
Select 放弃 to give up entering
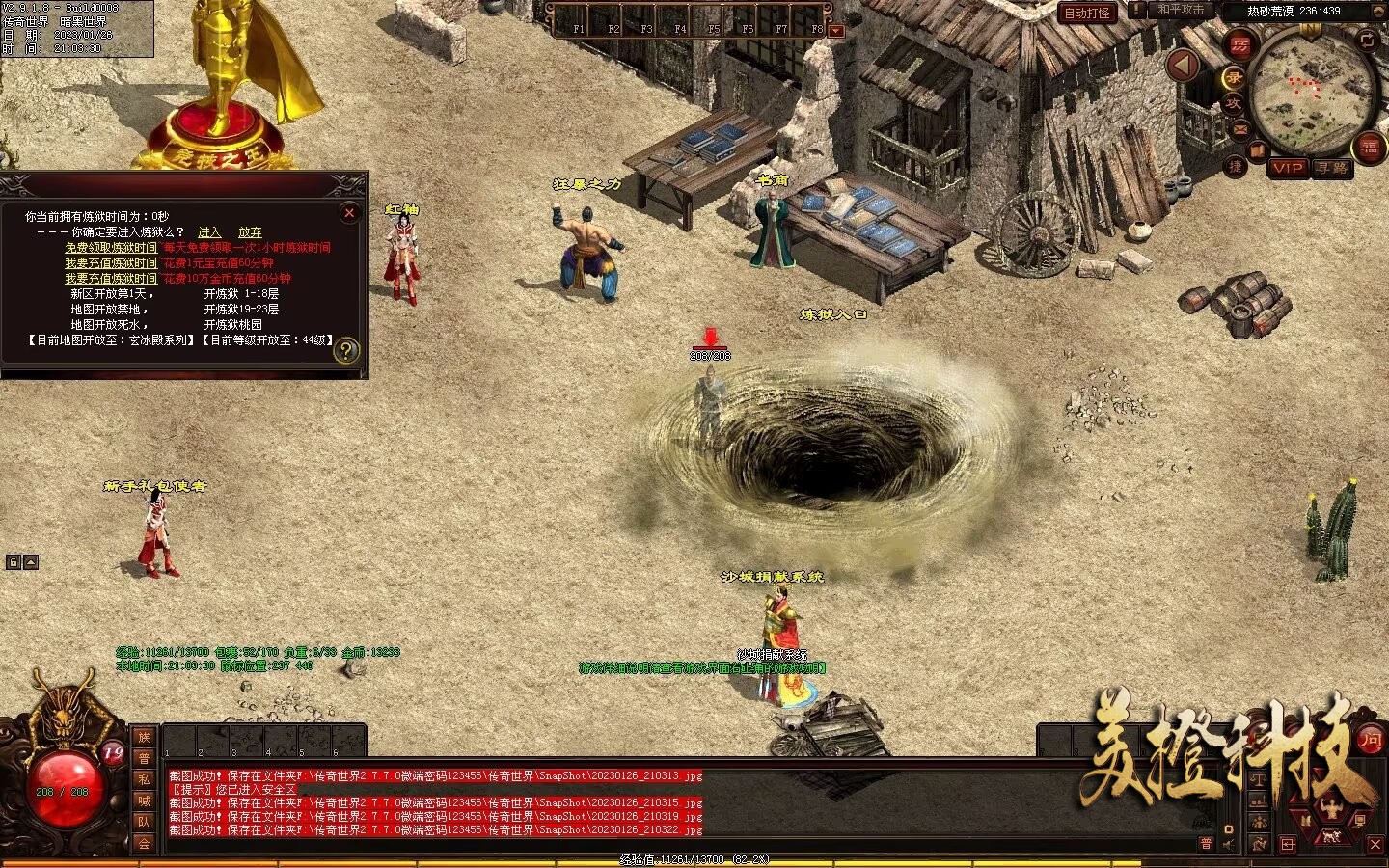(x=250, y=232)
